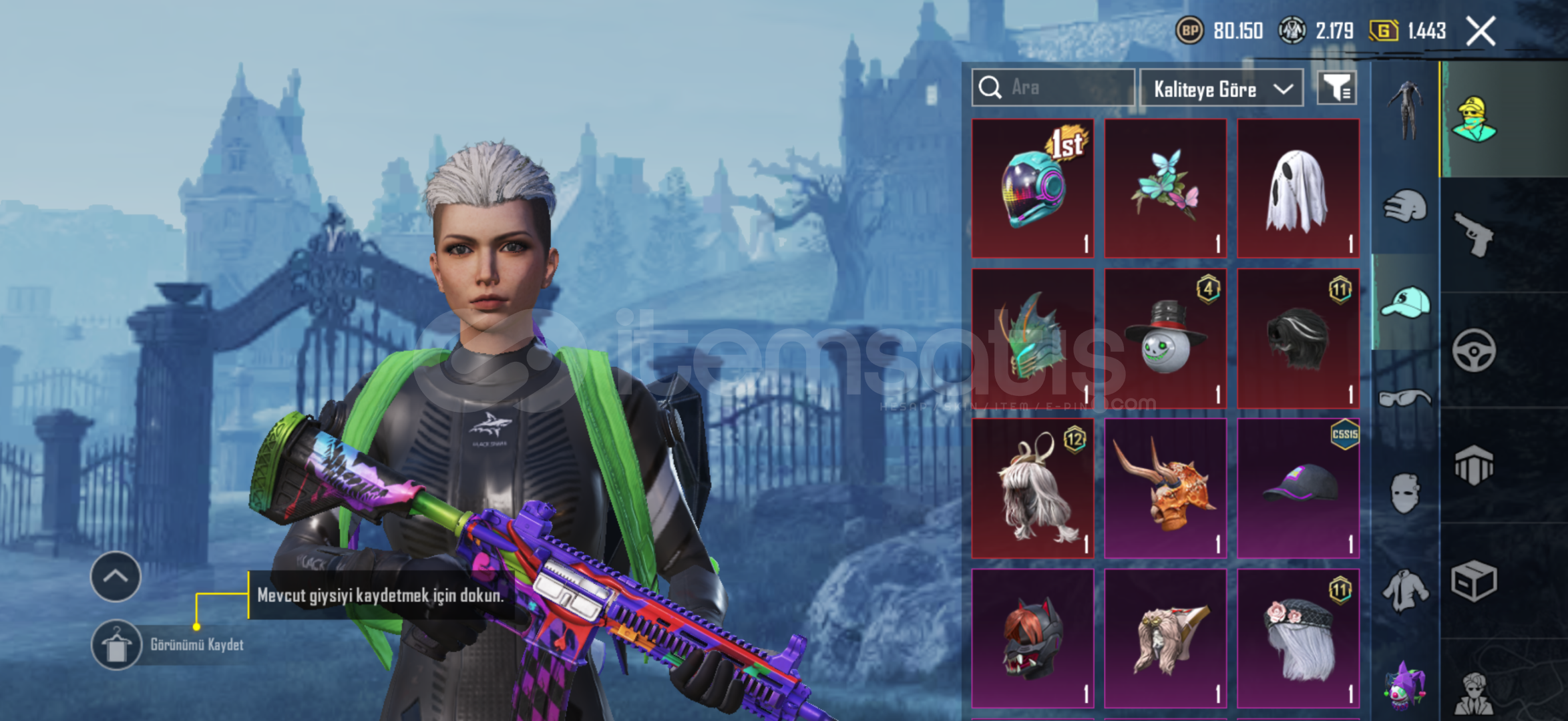Collapse the panel with the up-arrow button

116,576
